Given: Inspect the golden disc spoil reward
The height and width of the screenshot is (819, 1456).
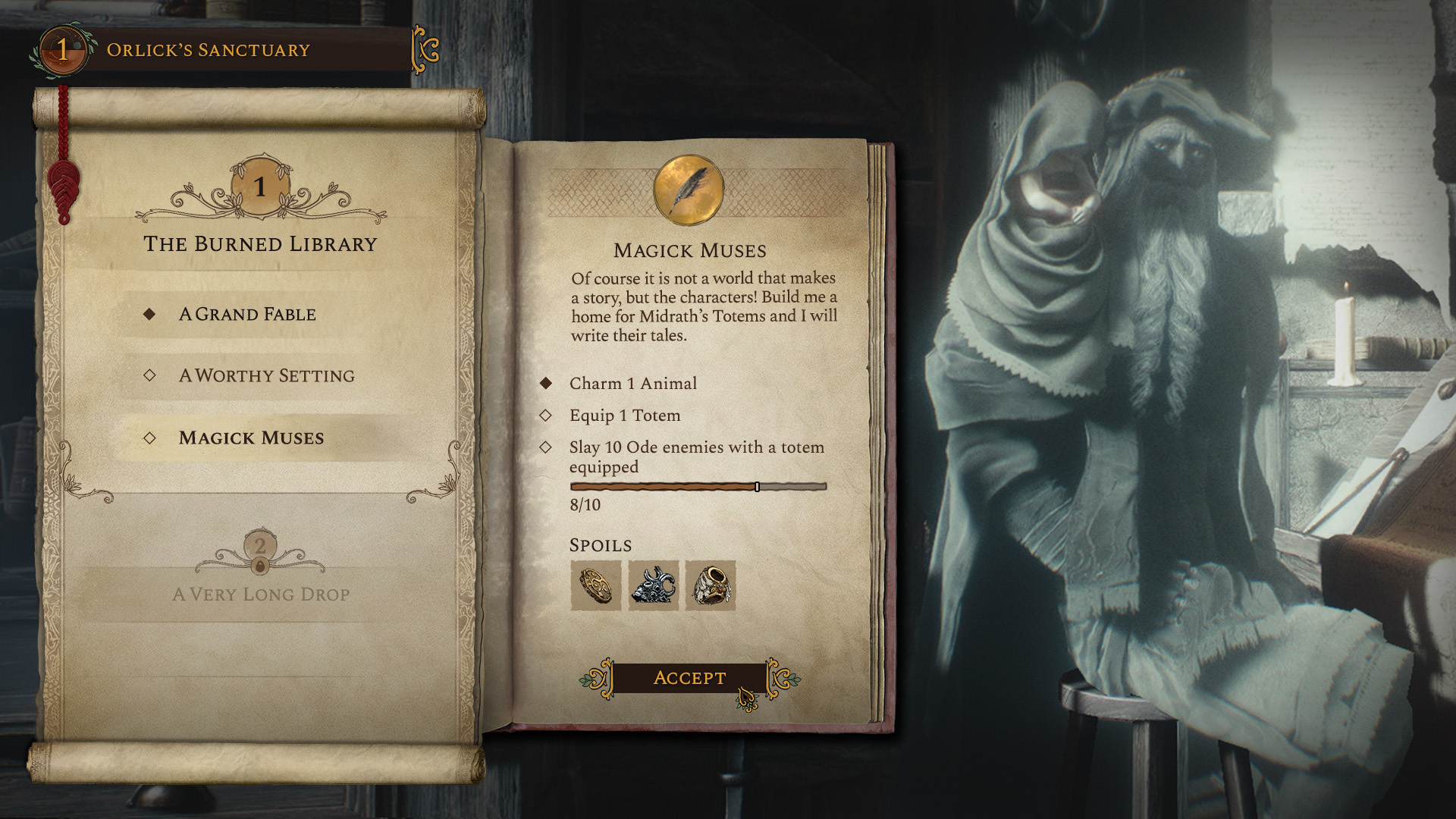Looking at the screenshot, I should (x=595, y=585).
